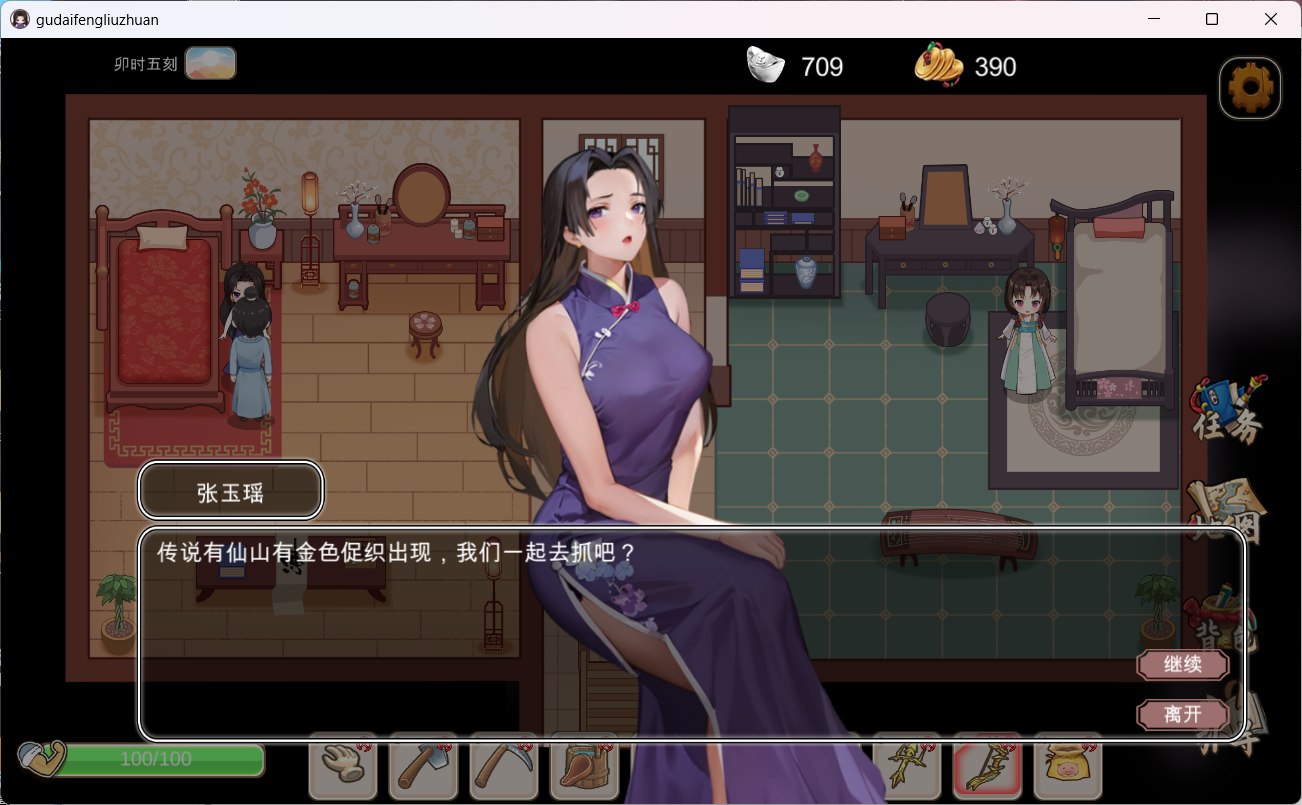Click the settings gear icon
Viewport: 1302px width, 805px height.
pyautogui.click(x=1249, y=87)
